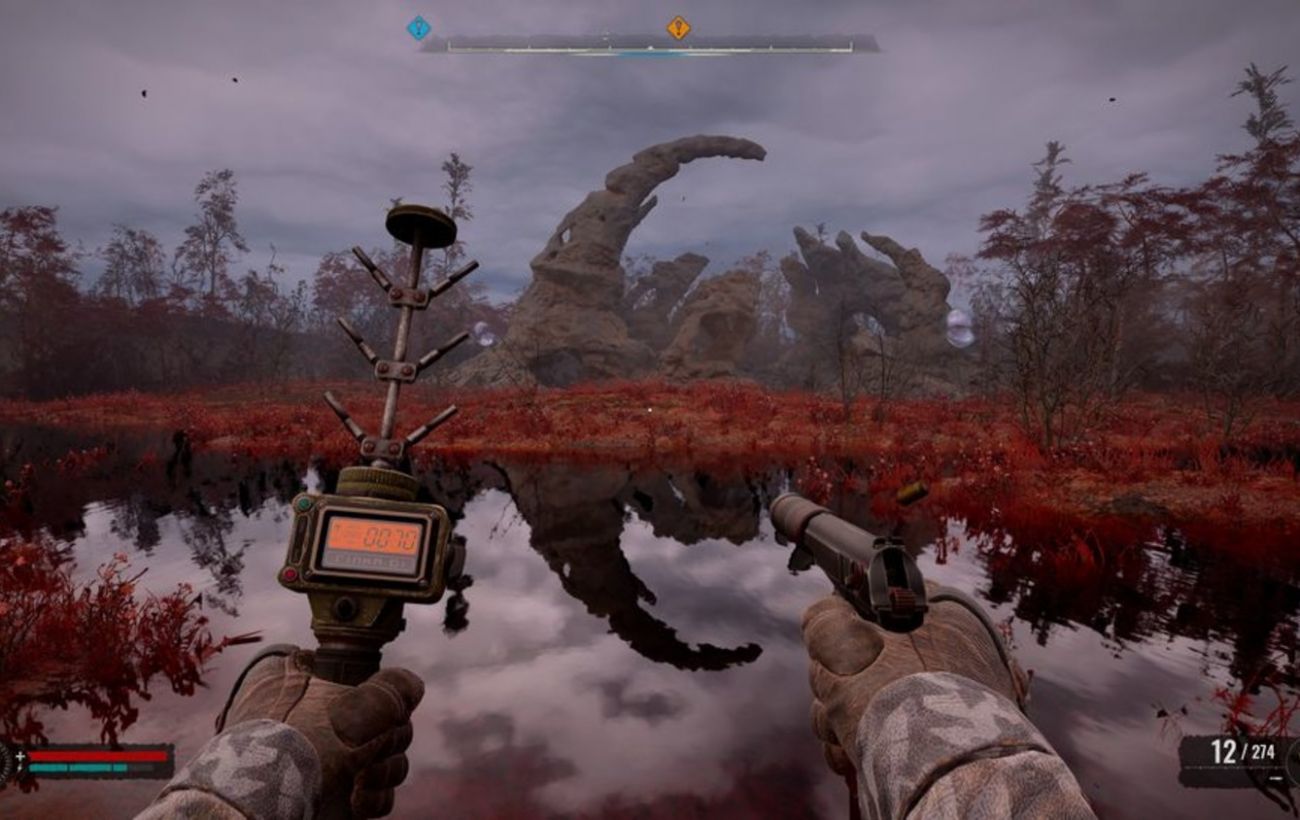Select the blue diamond marker on the compass
This screenshot has width=1300, height=820.
[x=418, y=27]
